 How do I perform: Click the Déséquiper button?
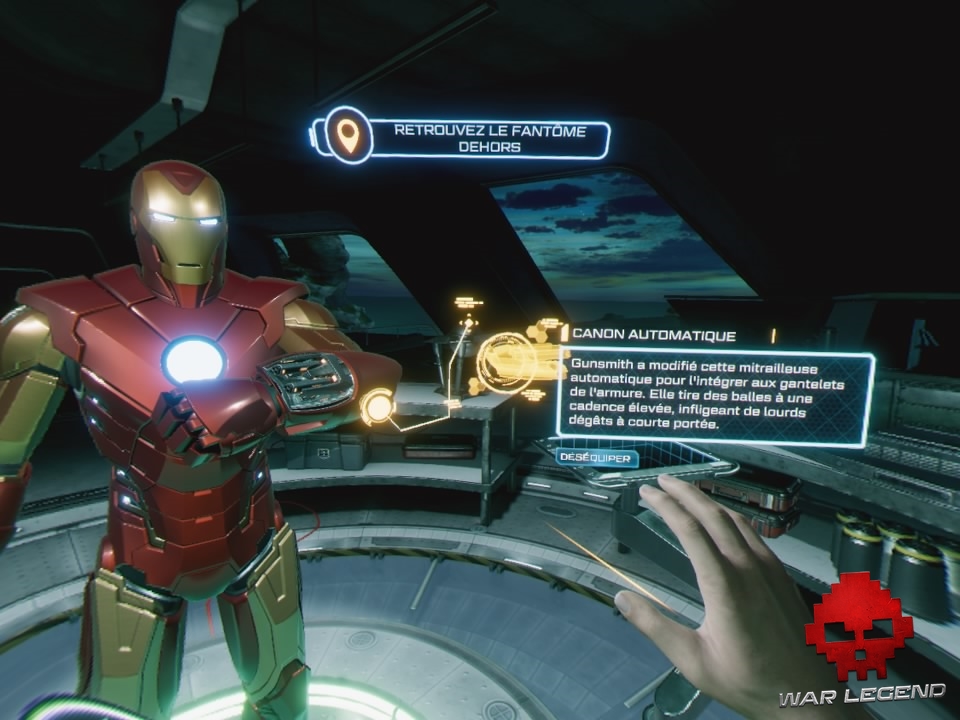(x=597, y=458)
